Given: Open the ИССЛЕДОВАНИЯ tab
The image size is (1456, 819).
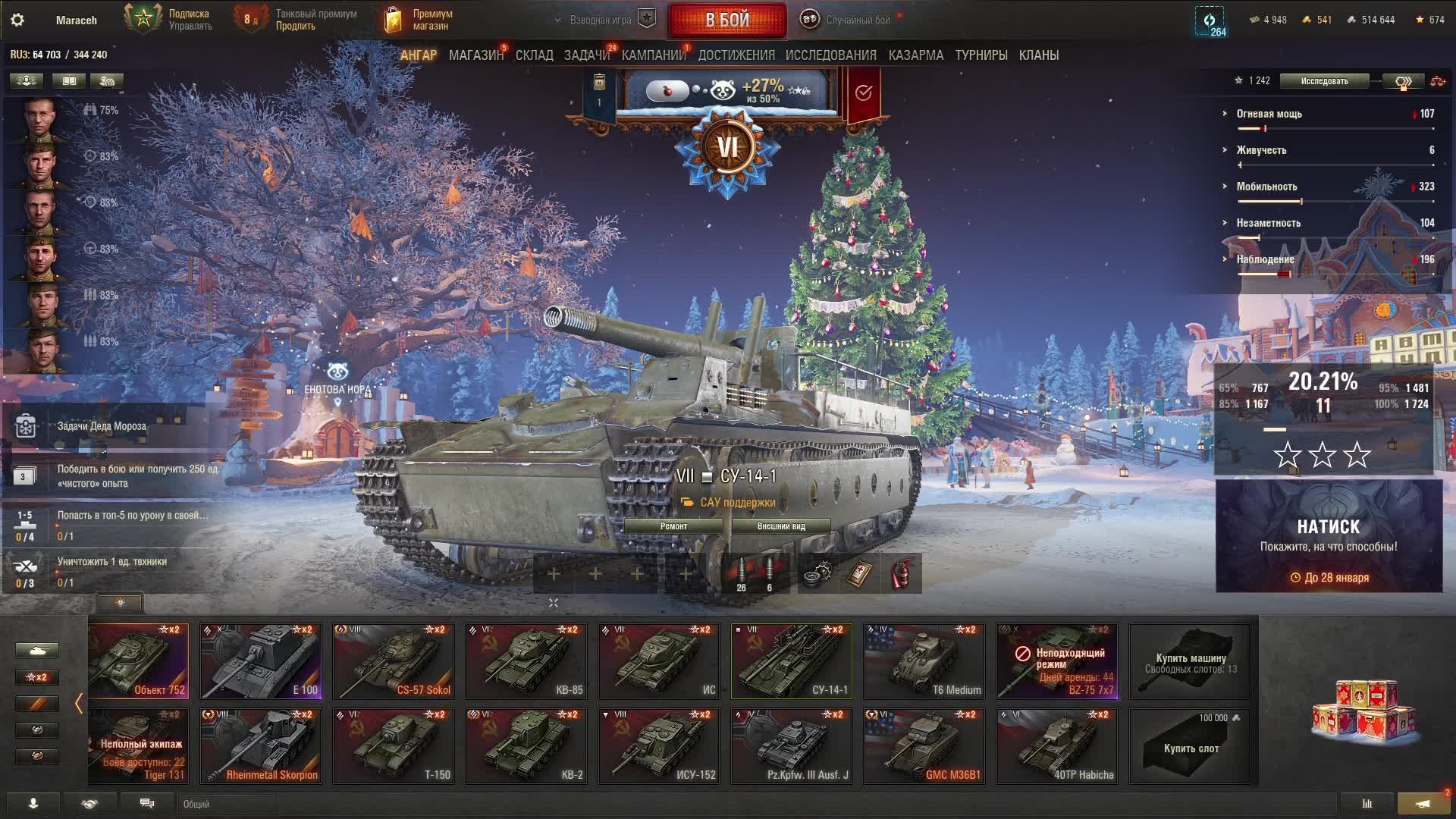Looking at the screenshot, I should (830, 55).
